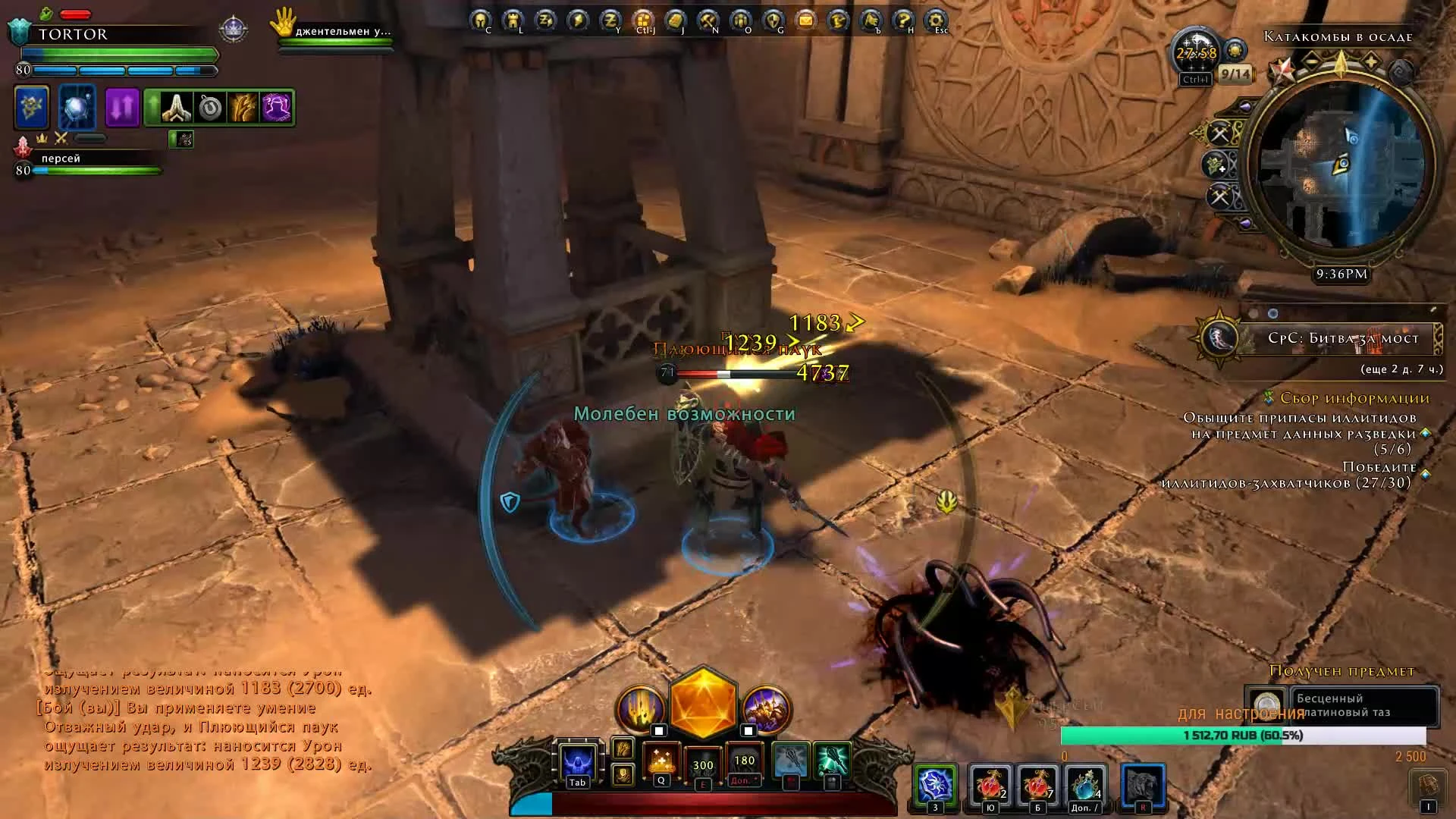Open the settings gear icon
Image resolution: width=1456 pixels, height=819 pixels.
[934, 19]
